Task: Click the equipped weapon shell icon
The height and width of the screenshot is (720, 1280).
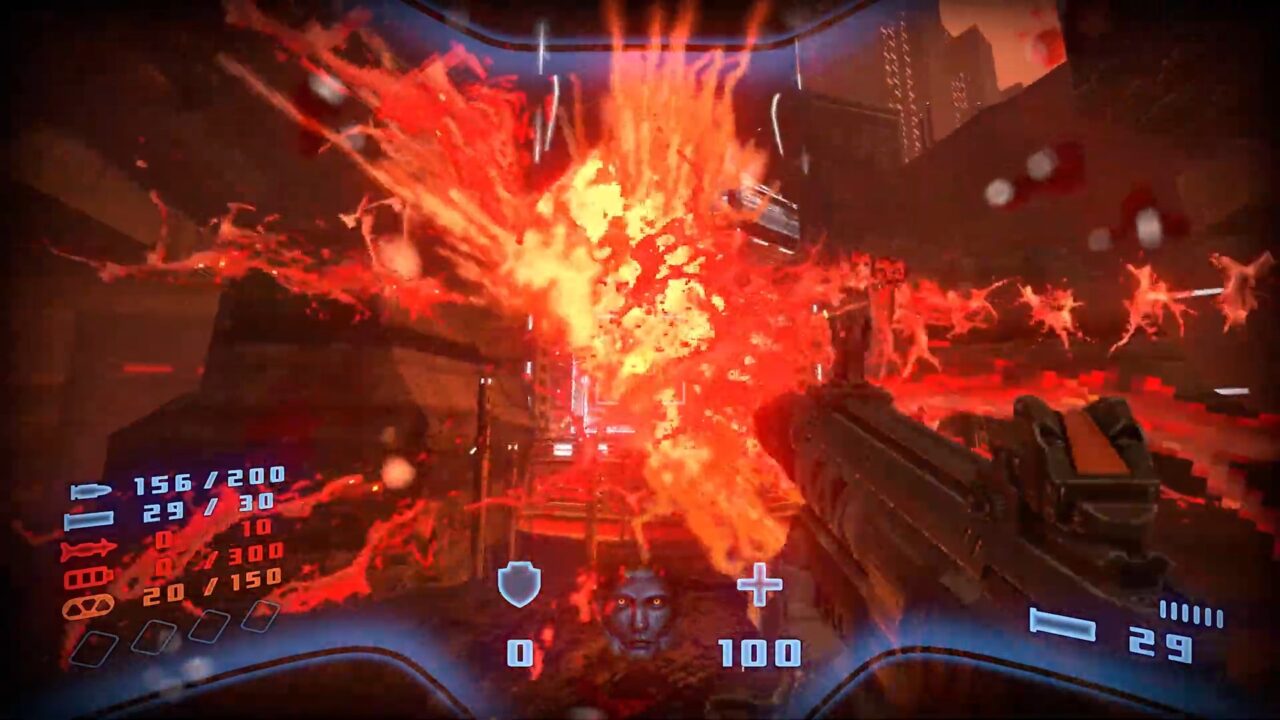Action: tap(1062, 627)
